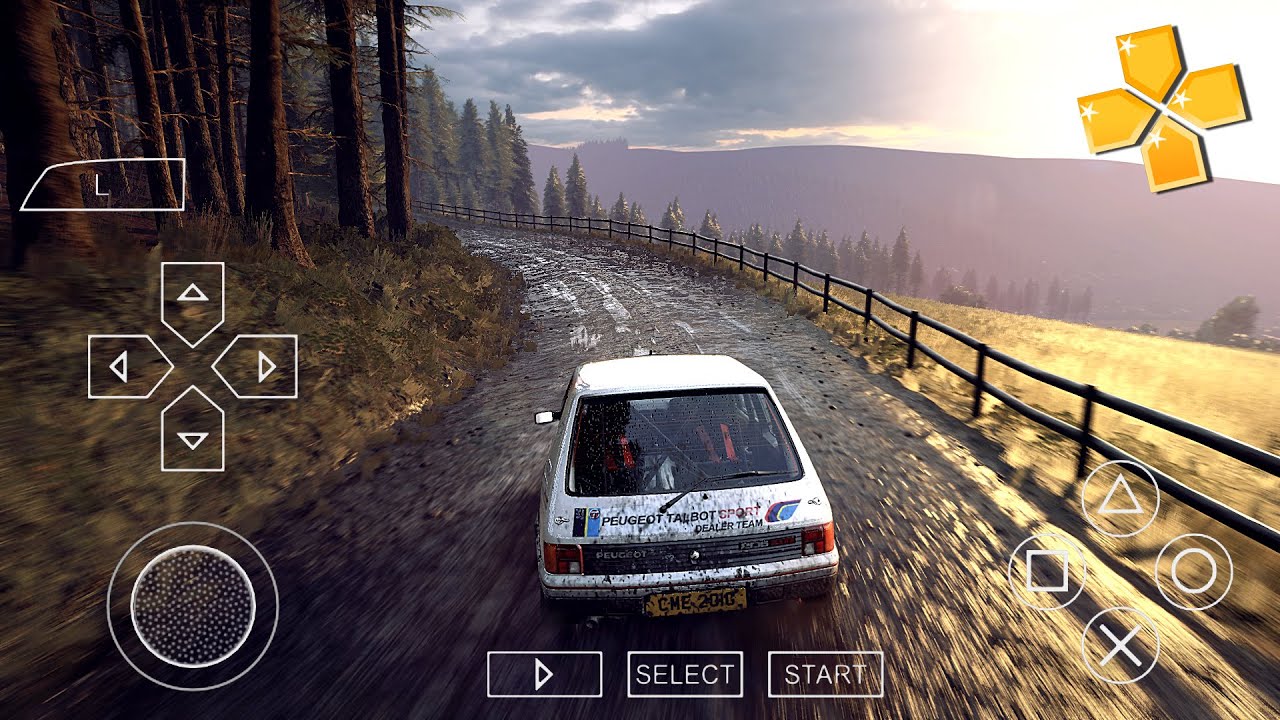1280x720 pixels.
Task: Tap the square touch button
Action: (x=1047, y=572)
